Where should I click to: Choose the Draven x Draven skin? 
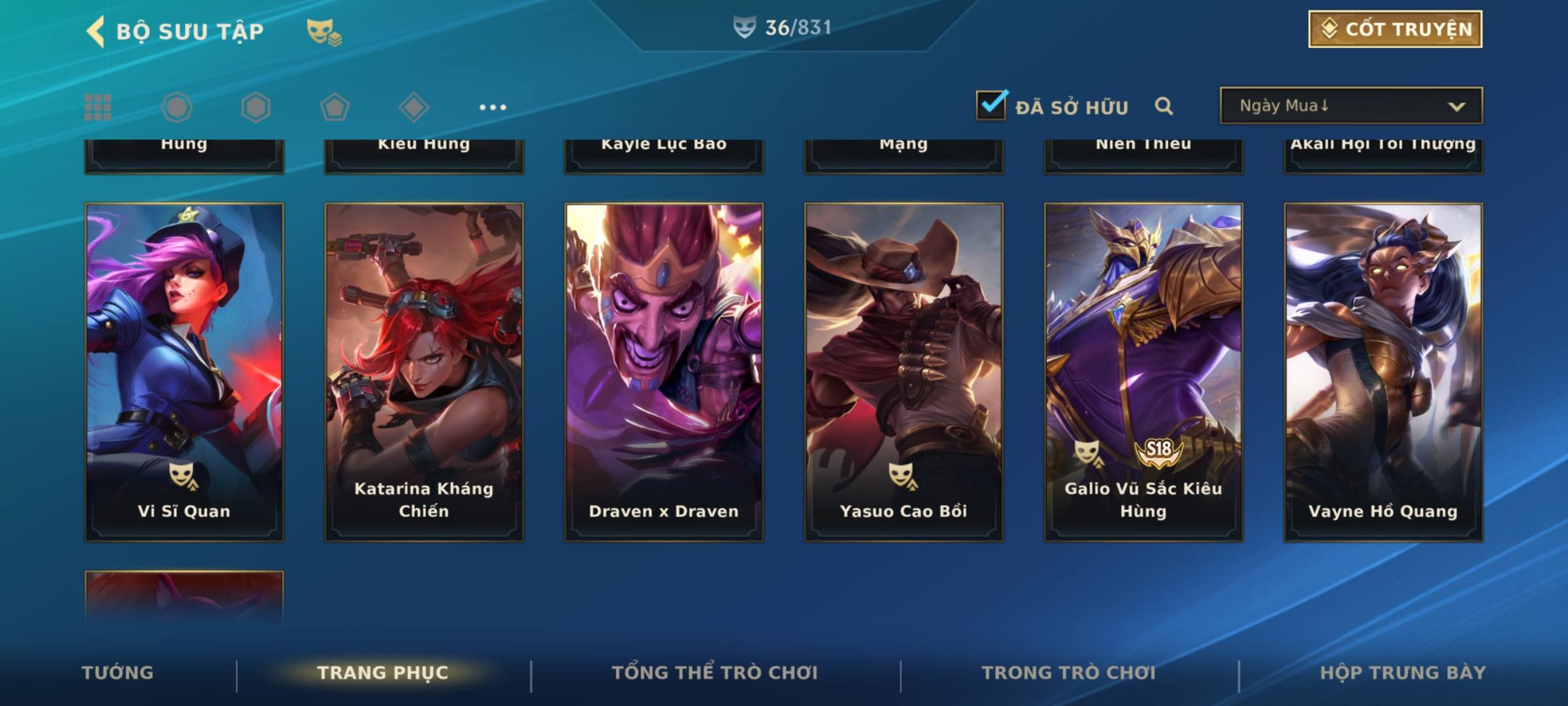pos(664,371)
